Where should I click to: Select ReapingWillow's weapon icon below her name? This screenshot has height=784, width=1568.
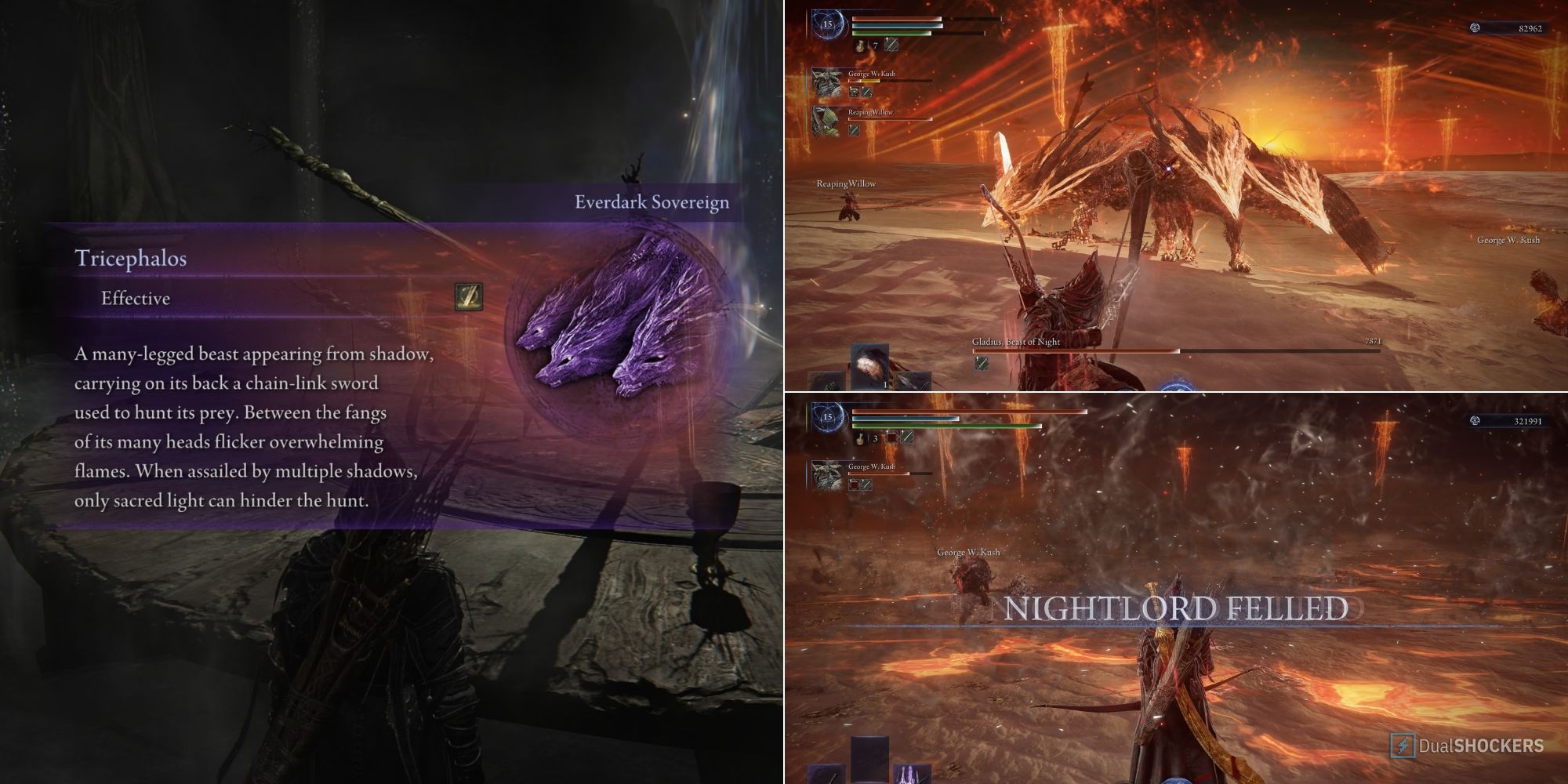854,131
